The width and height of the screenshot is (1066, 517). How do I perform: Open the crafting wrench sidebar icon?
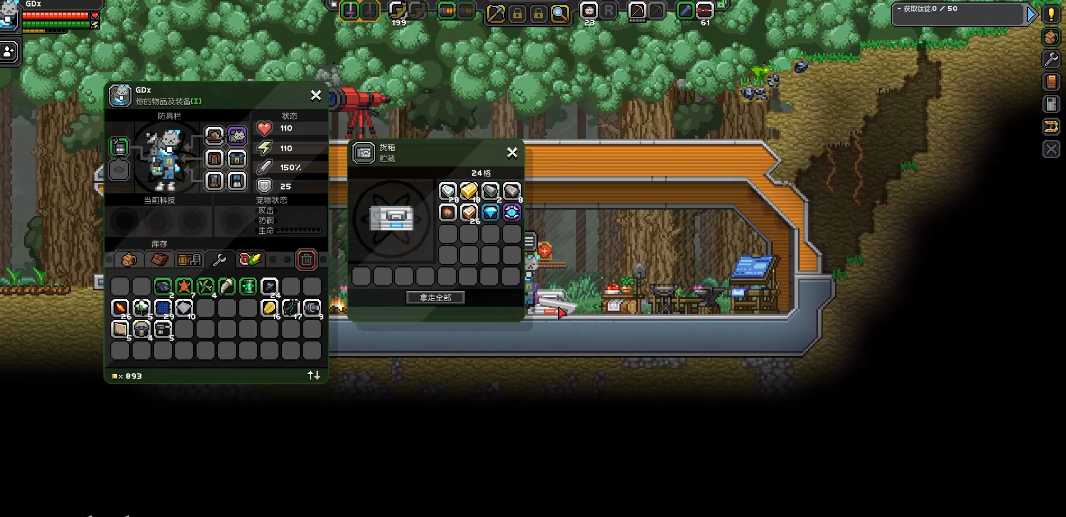(1051, 59)
